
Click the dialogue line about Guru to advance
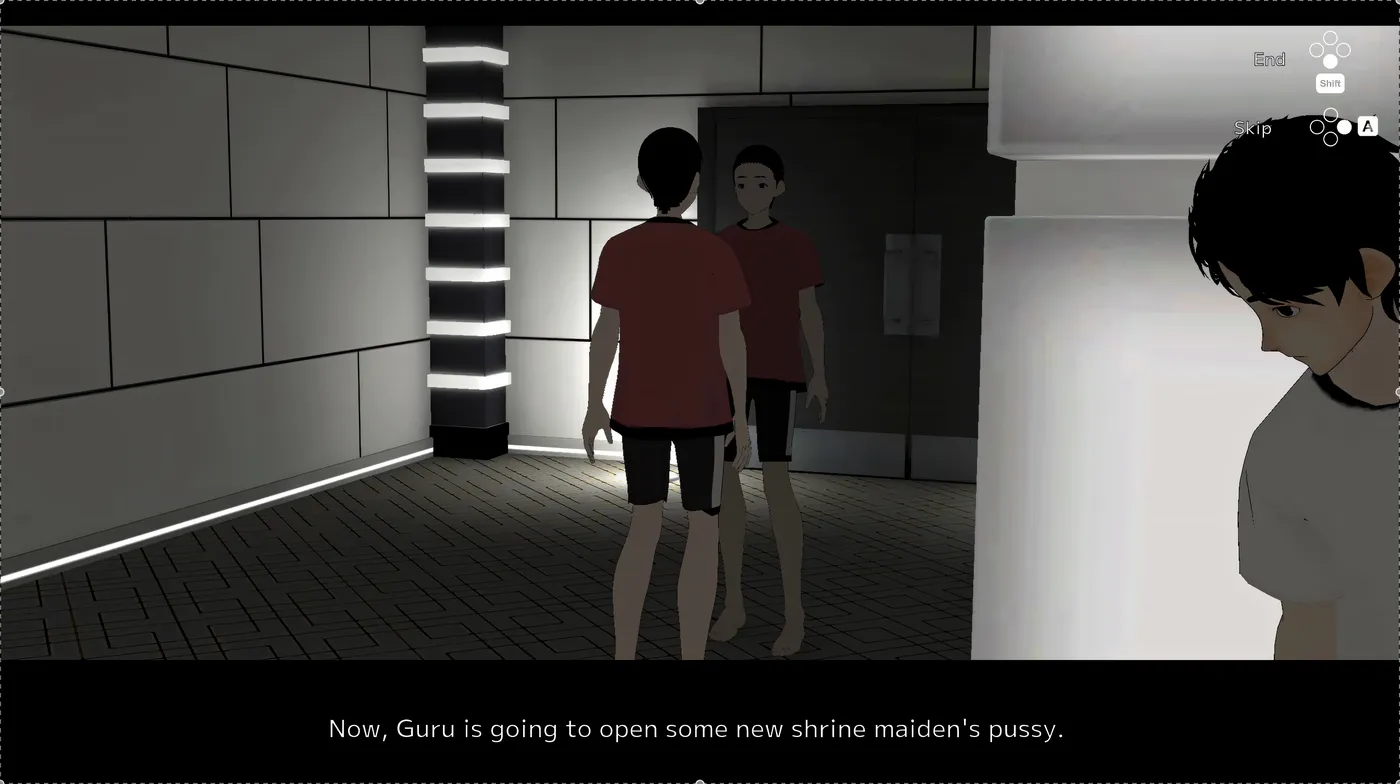pyautogui.click(x=697, y=729)
